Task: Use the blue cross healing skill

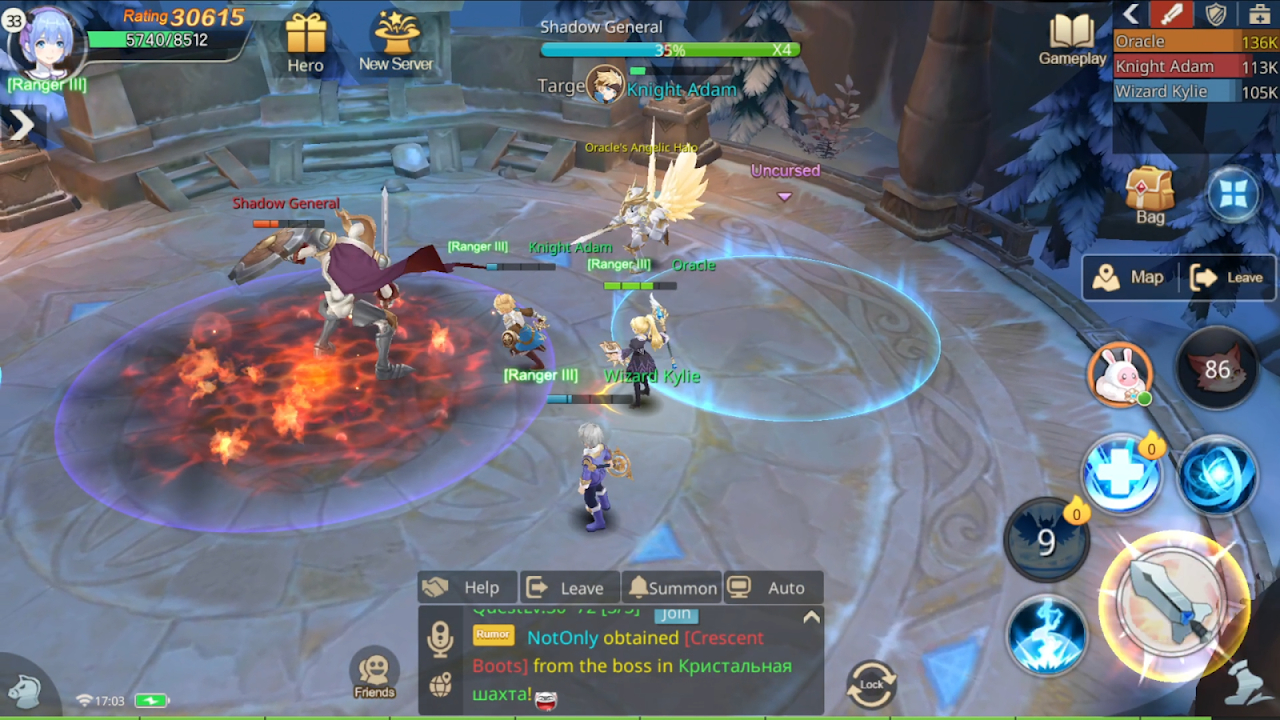Action: click(x=1121, y=477)
